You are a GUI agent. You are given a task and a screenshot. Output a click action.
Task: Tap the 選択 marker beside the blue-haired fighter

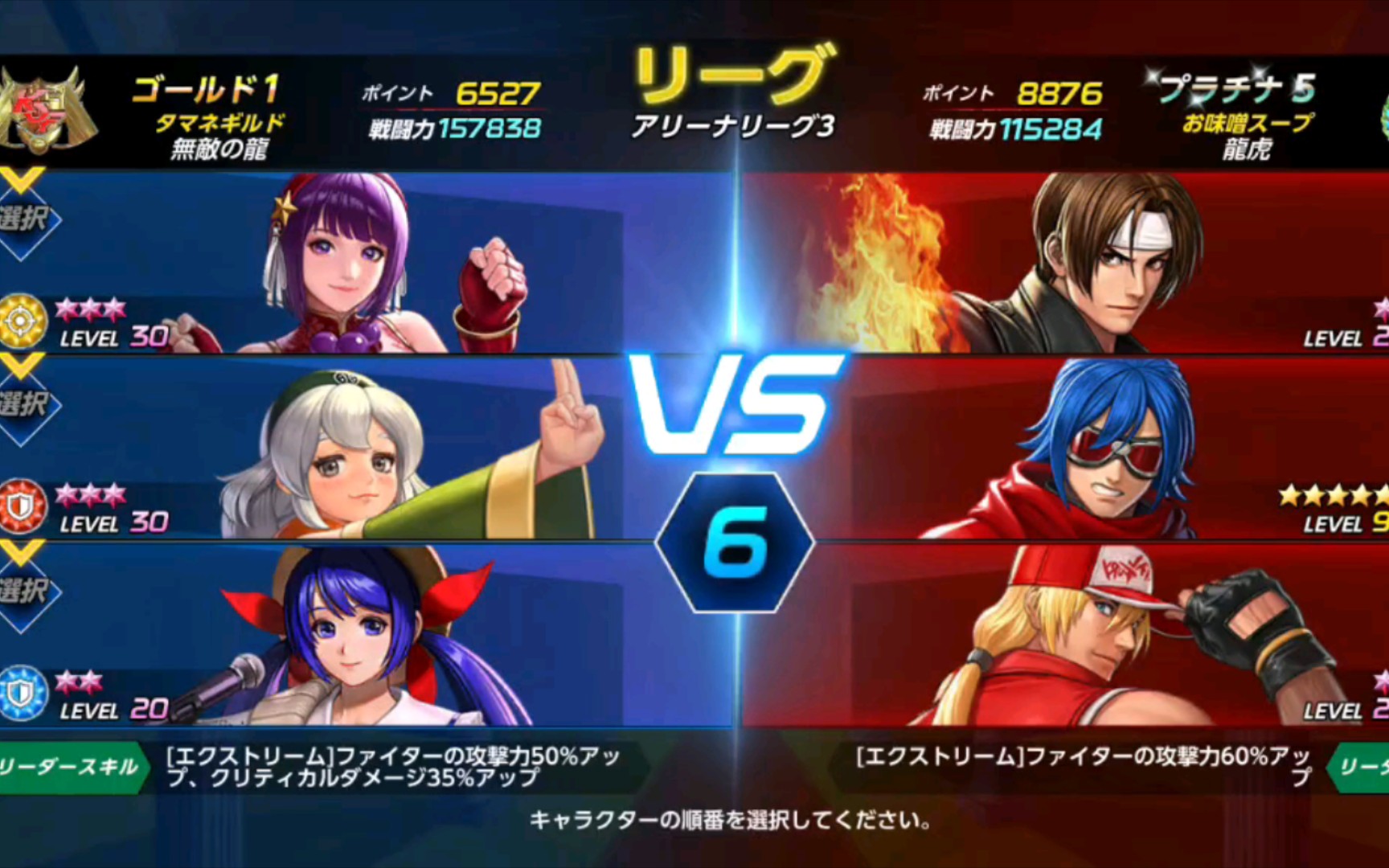(x=26, y=591)
